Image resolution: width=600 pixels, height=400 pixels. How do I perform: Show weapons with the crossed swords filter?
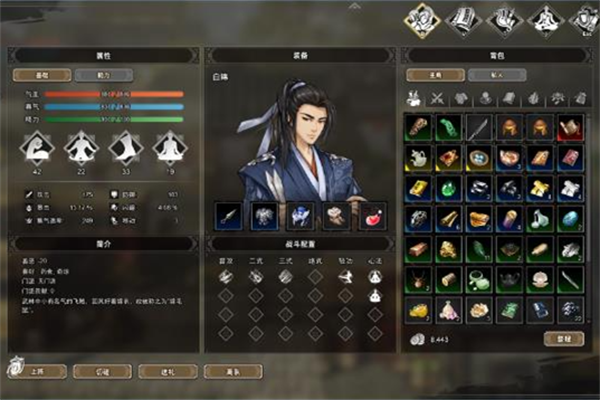(x=437, y=98)
